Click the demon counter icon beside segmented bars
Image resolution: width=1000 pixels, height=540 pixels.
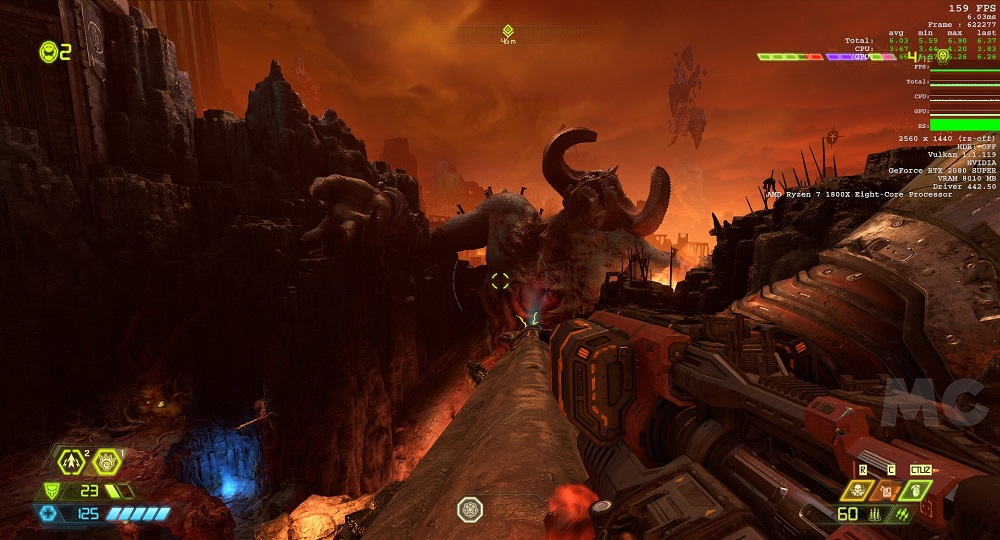[942, 56]
